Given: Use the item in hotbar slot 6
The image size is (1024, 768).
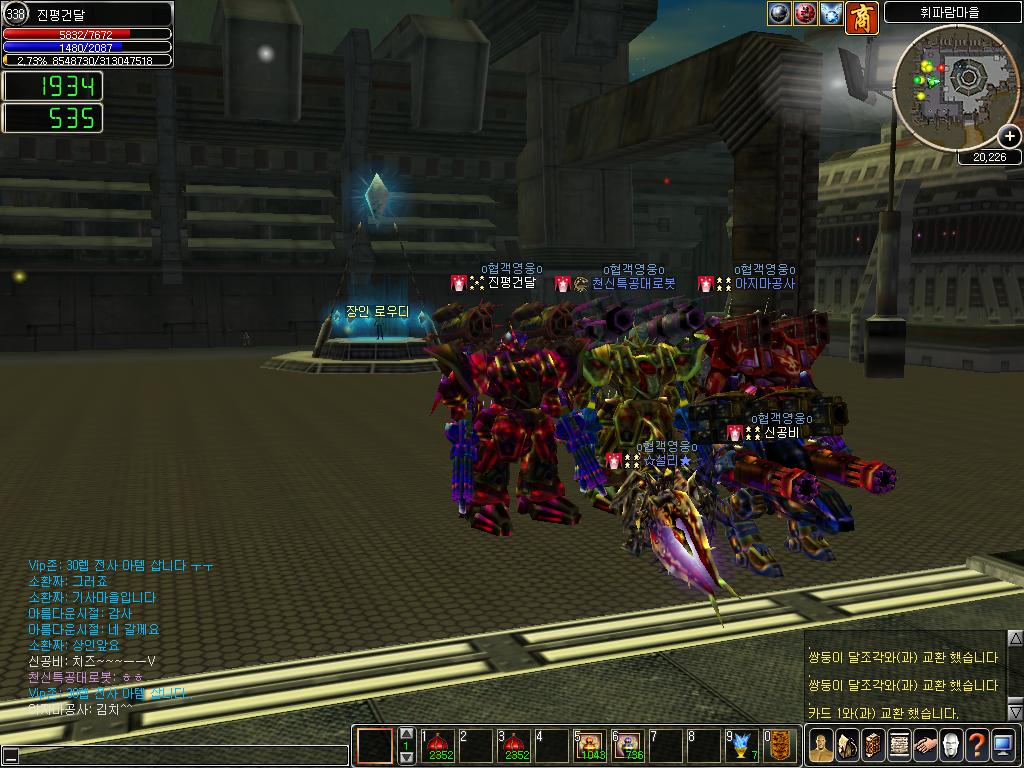Looking at the screenshot, I should [x=629, y=746].
